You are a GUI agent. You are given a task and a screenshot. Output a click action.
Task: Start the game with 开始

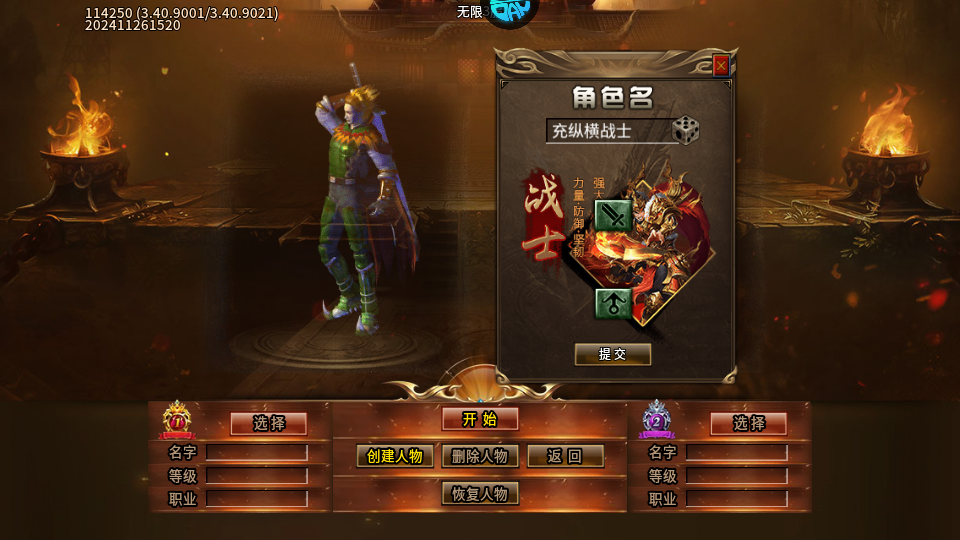click(480, 419)
